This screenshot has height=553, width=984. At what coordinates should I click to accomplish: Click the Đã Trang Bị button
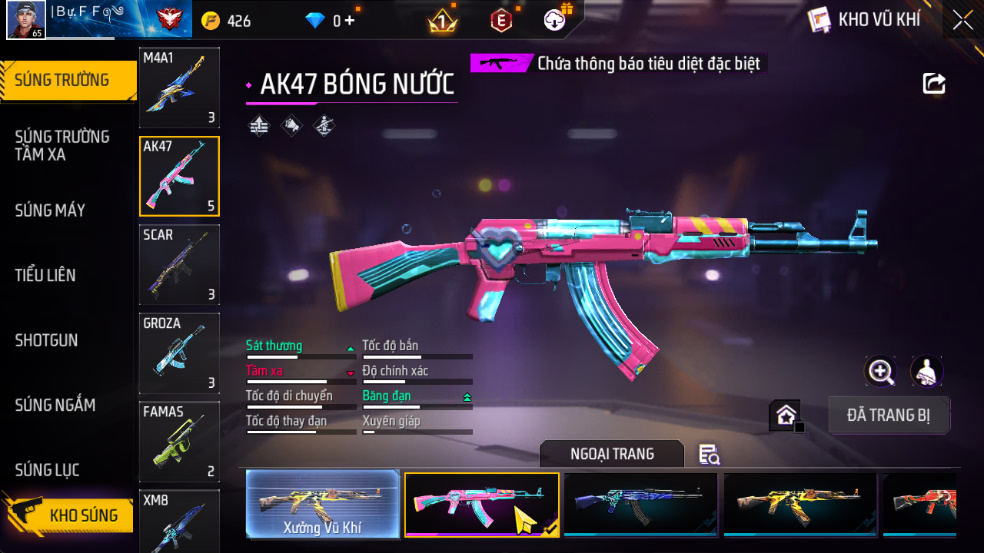tap(889, 415)
